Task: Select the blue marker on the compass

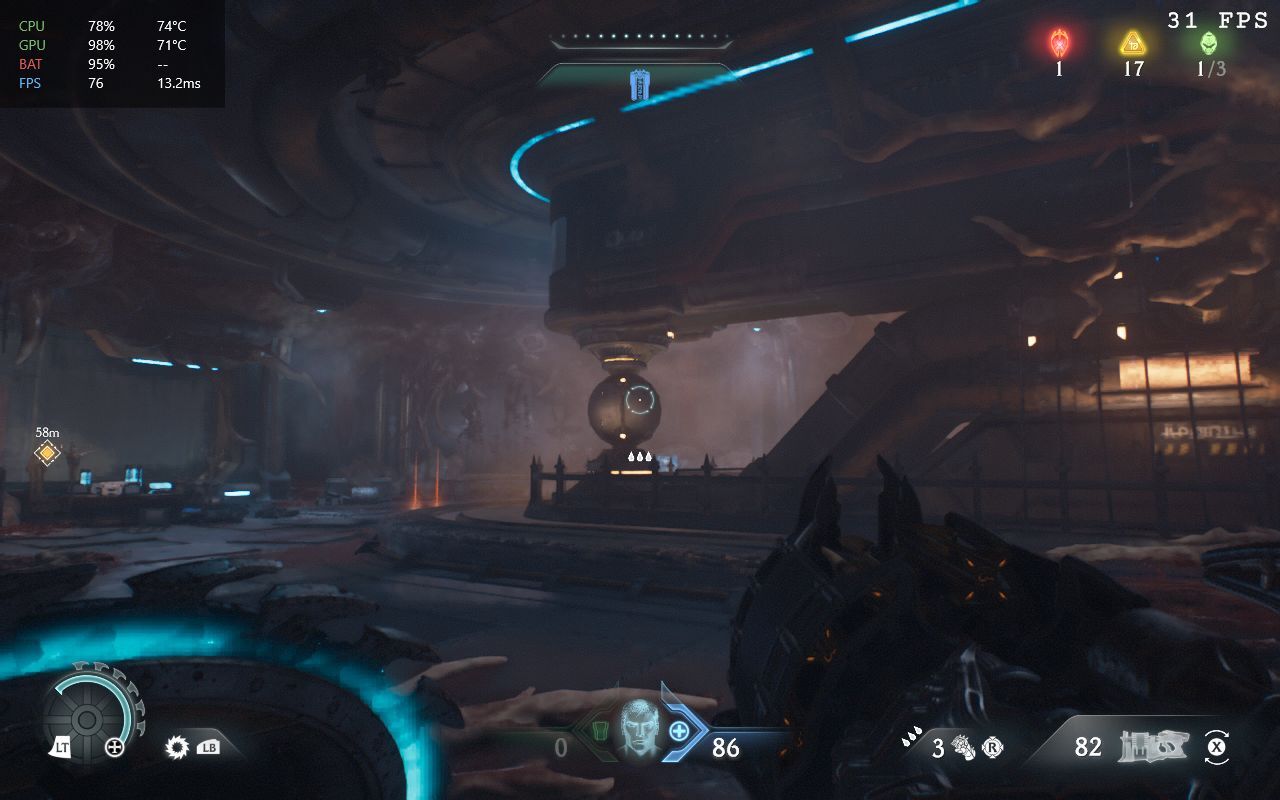Action: (639, 85)
